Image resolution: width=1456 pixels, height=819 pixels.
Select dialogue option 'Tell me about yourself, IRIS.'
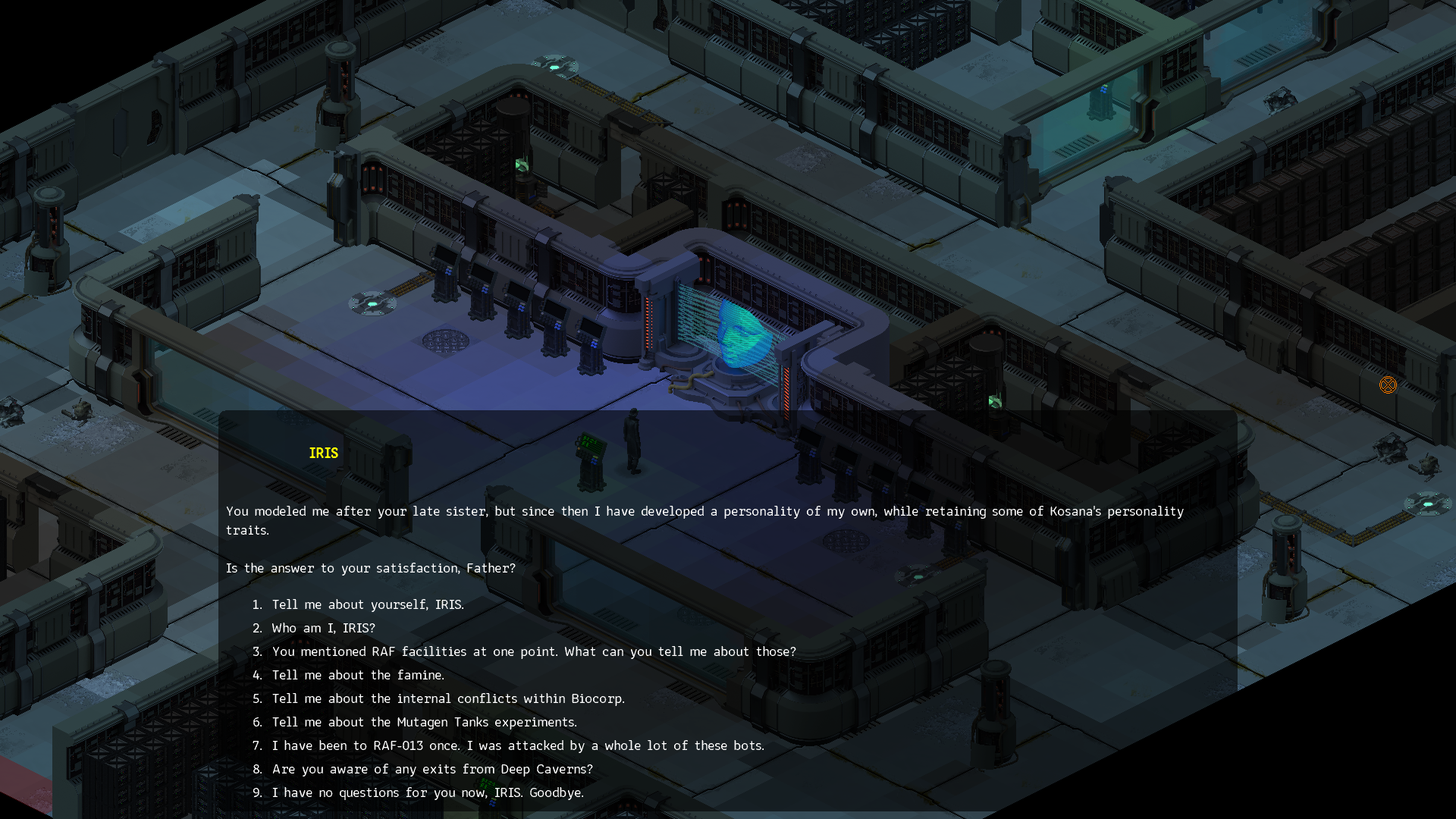tap(368, 604)
